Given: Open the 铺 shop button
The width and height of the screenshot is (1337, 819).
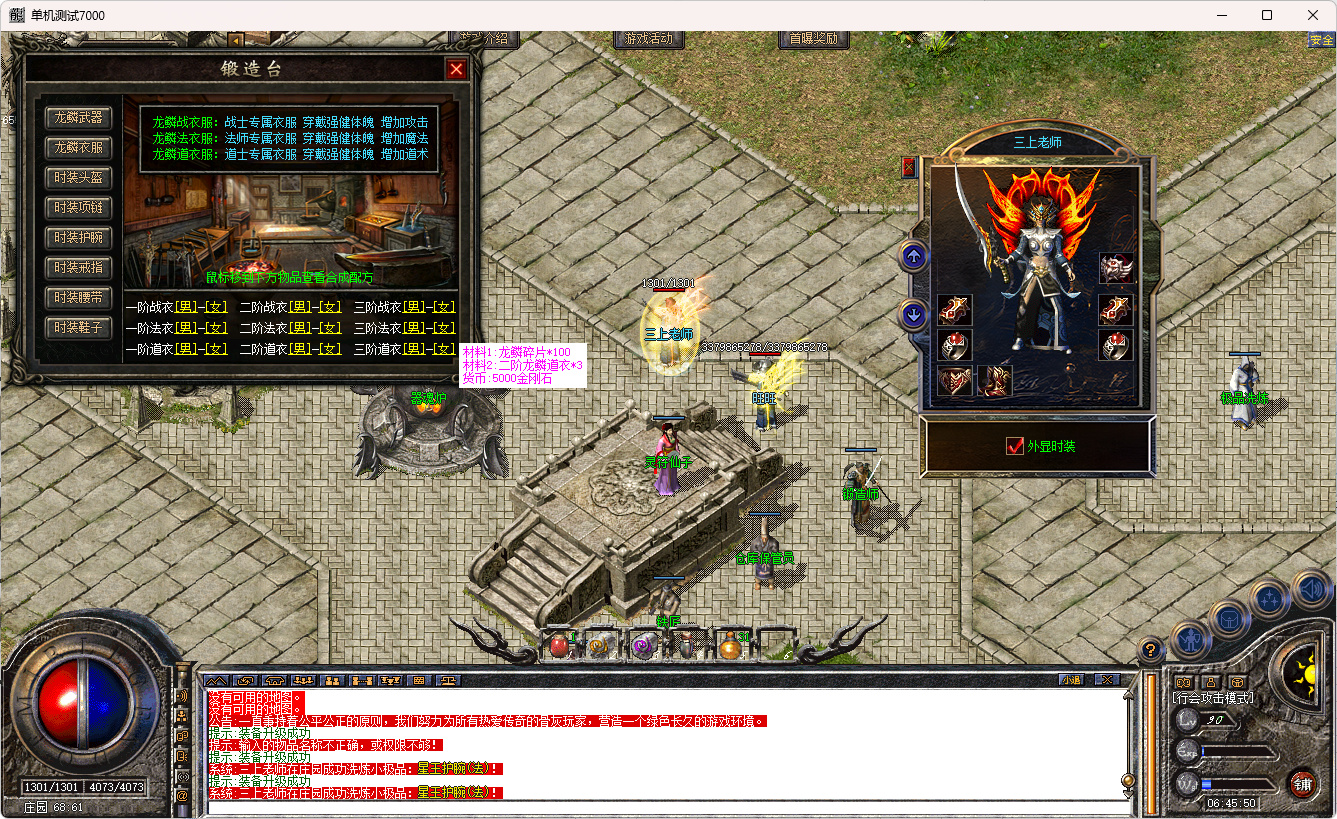Looking at the screenshot, I should (1302, 783).
